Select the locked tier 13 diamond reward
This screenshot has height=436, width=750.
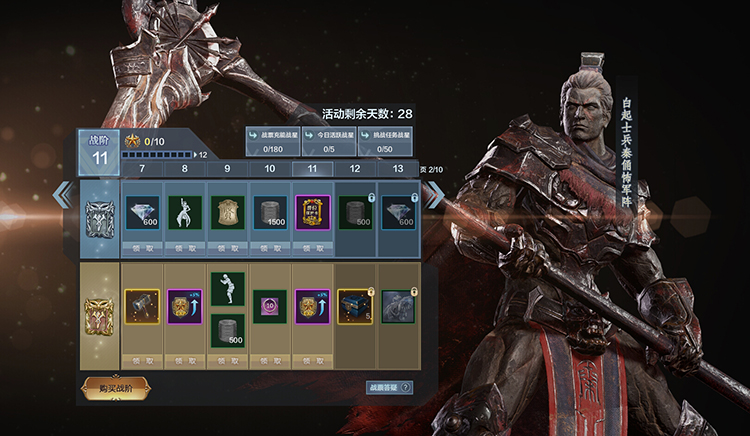tap(398, 213)
